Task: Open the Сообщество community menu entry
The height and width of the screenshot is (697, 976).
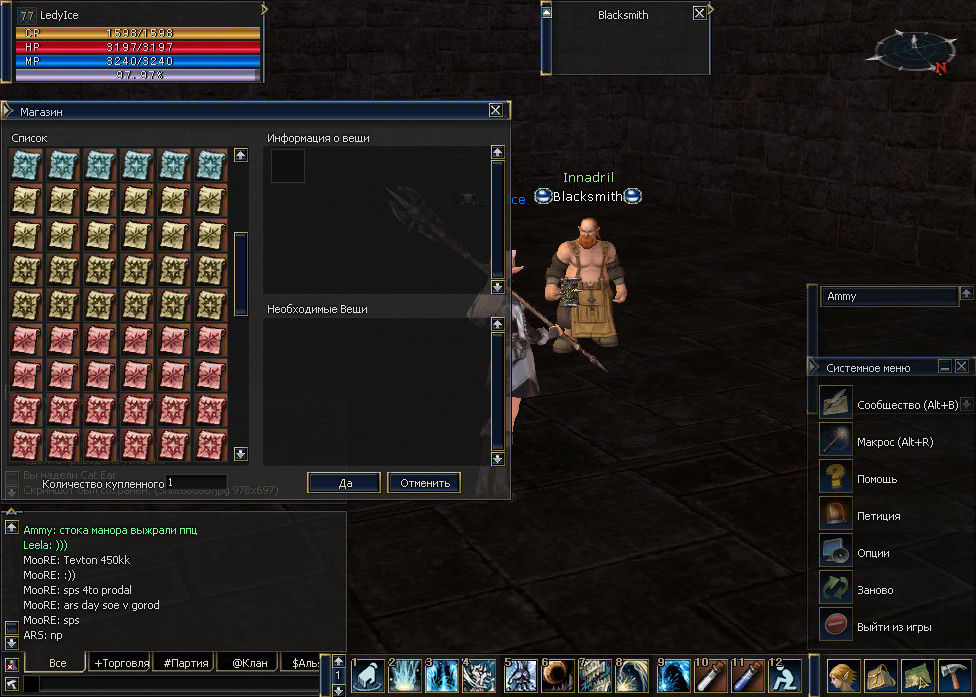Action: click(x=906, y=404)
